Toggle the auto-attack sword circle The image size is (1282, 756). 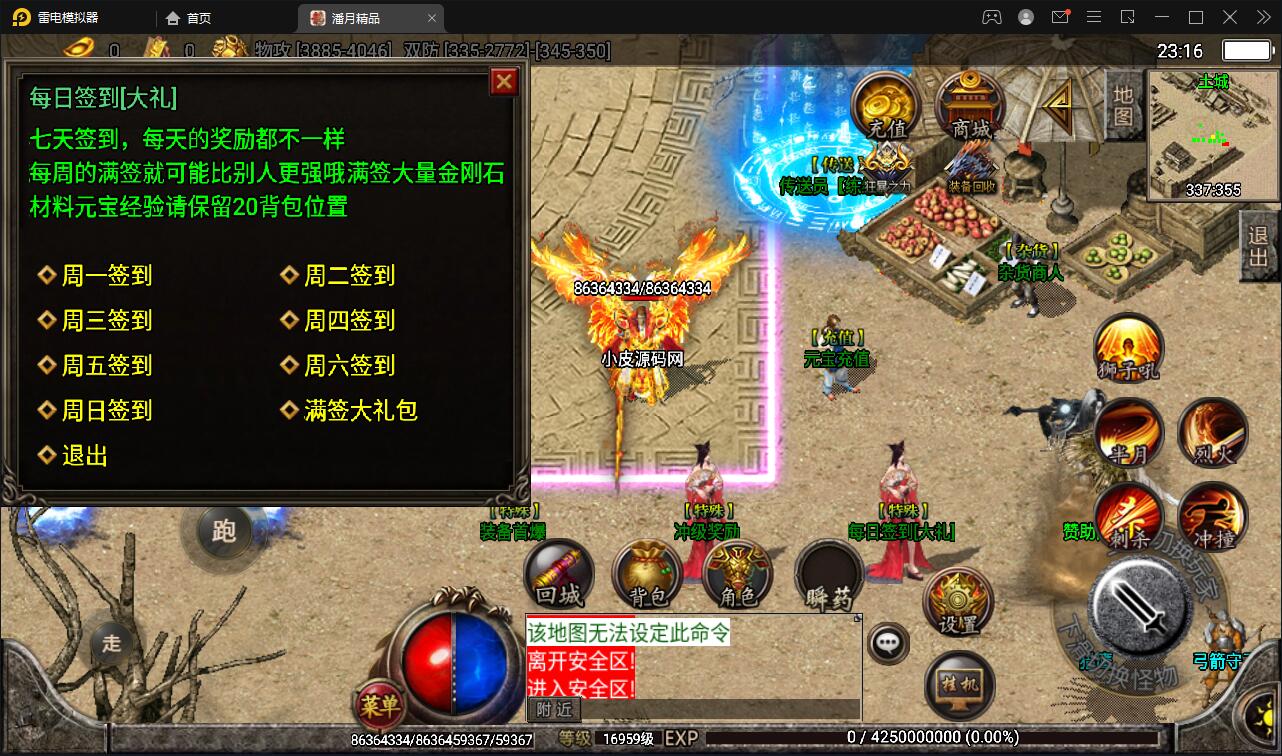[x=1139, y=611]
